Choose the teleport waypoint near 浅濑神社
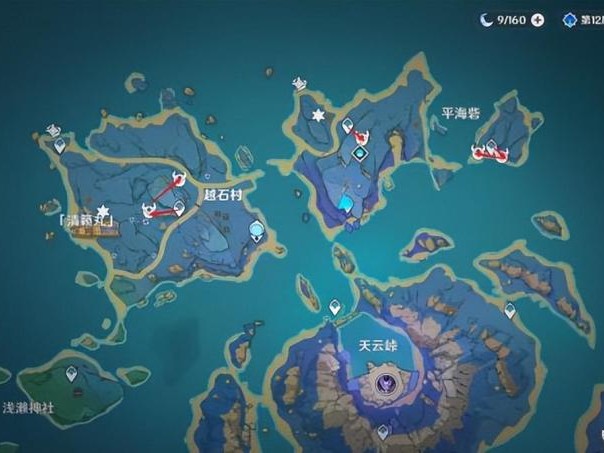The width and height of the screenshot is (604, 453). pos(71,373)
